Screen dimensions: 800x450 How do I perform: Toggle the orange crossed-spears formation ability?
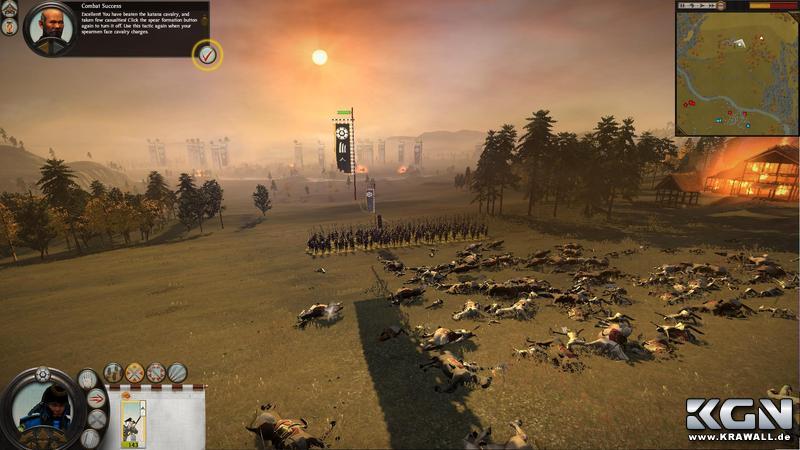point(134,372)
